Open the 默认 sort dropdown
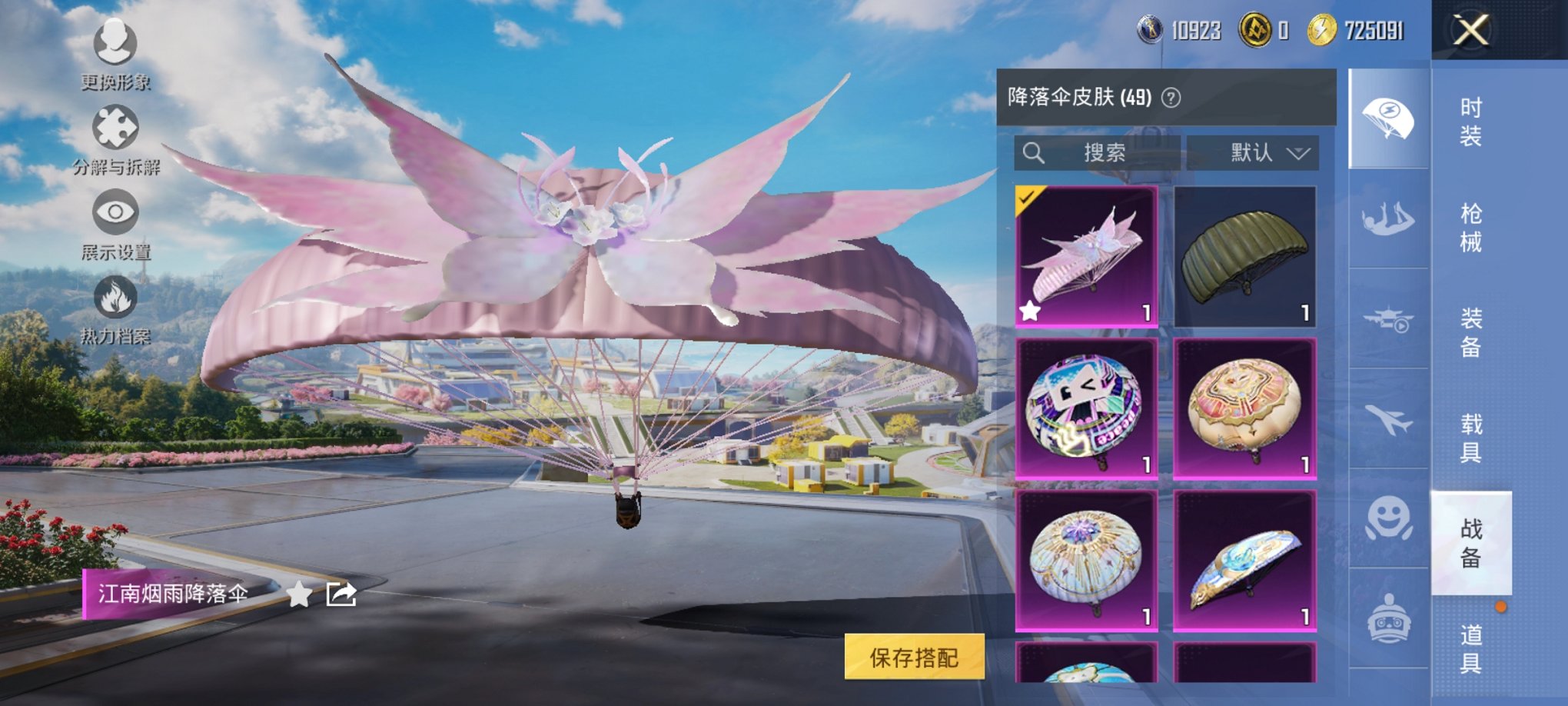The width and height of the screenshot is (1568, 706). coord(1254,152)
